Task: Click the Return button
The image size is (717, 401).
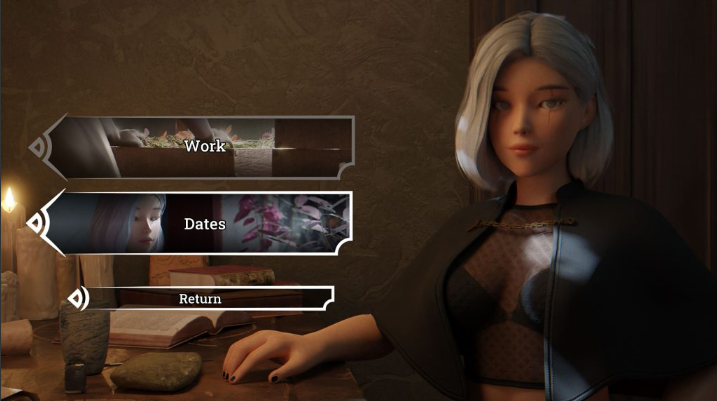Action: [x=201, y=298]
